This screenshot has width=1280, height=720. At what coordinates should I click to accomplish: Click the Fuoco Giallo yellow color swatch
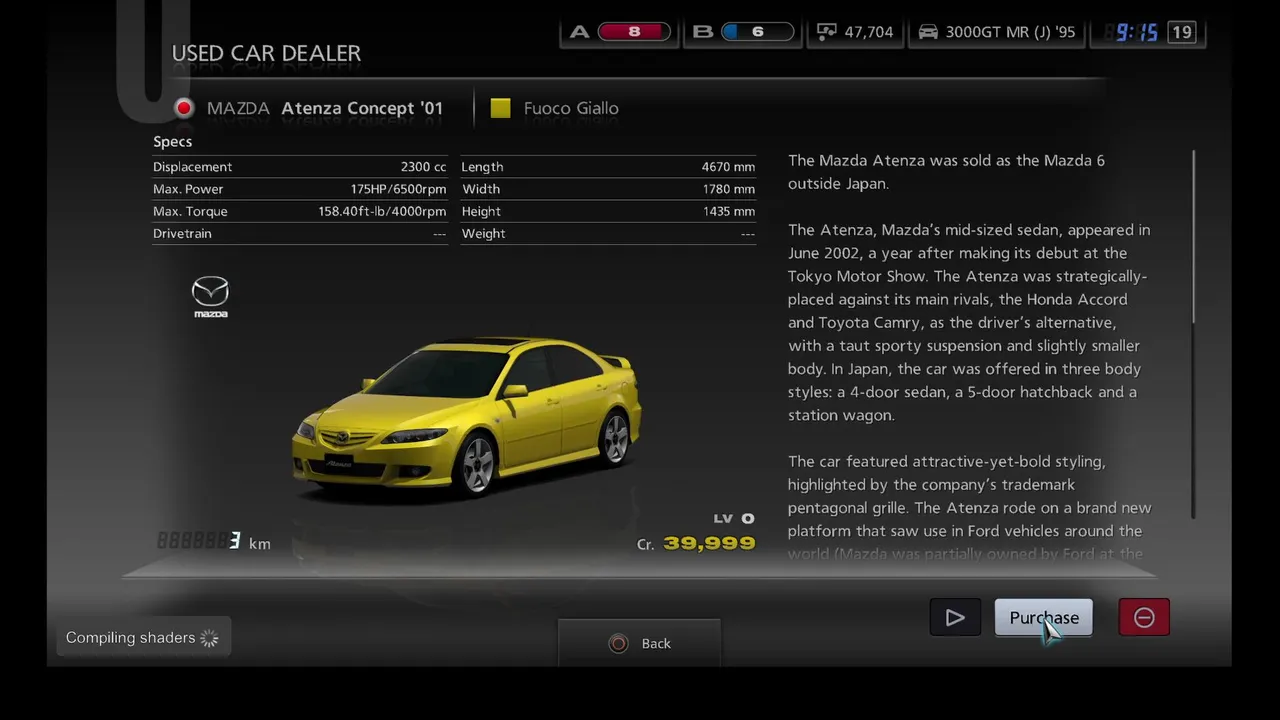501,108
